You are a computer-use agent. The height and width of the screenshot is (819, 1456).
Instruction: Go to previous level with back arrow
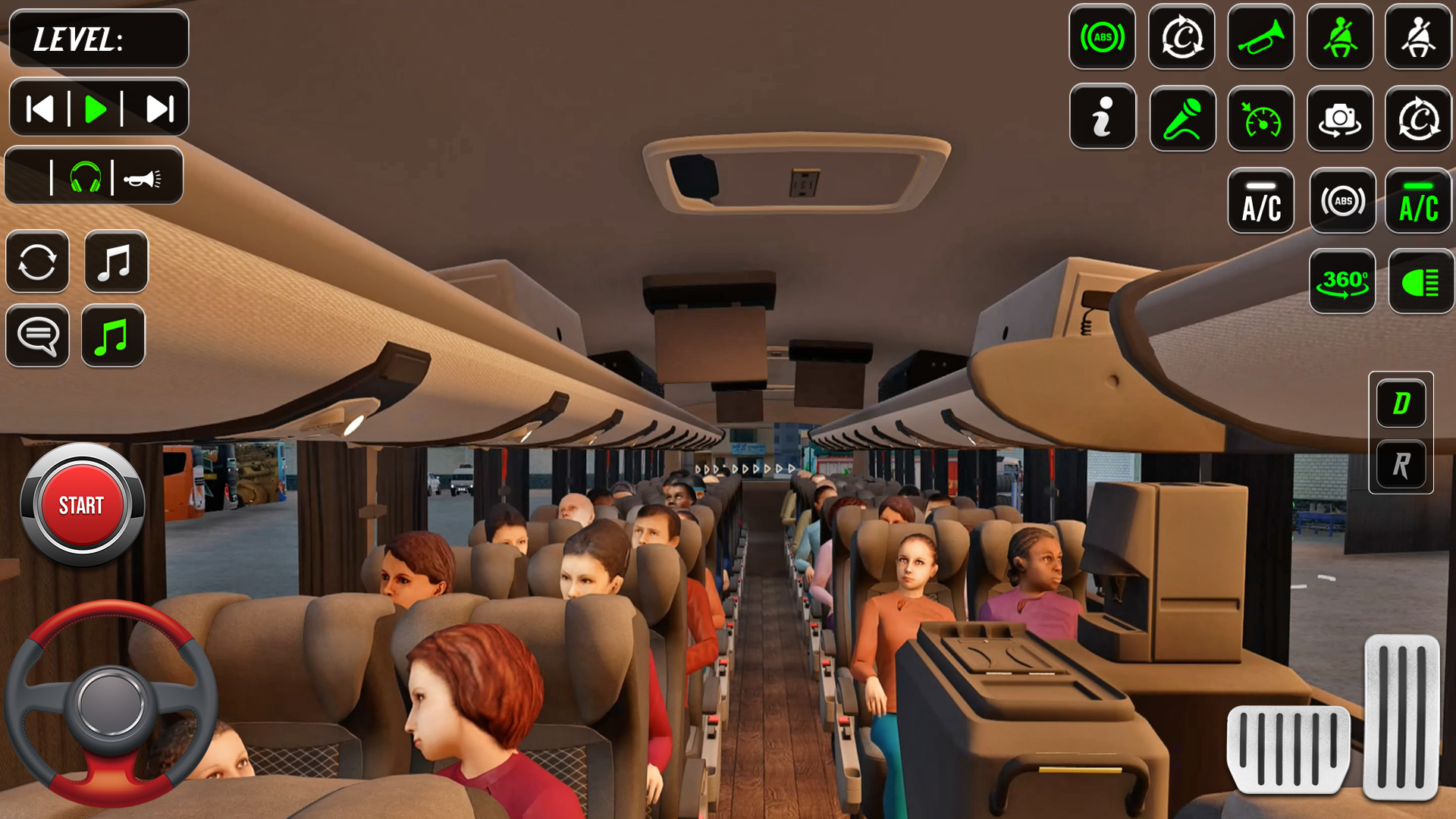coord(39,107)
